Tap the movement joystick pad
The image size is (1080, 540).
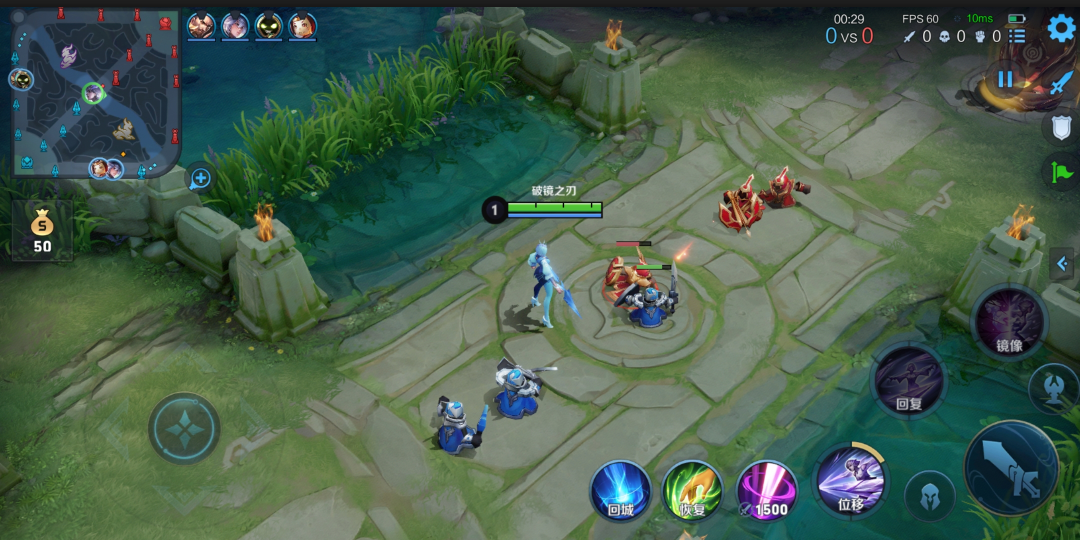click(x=185, y=429)
